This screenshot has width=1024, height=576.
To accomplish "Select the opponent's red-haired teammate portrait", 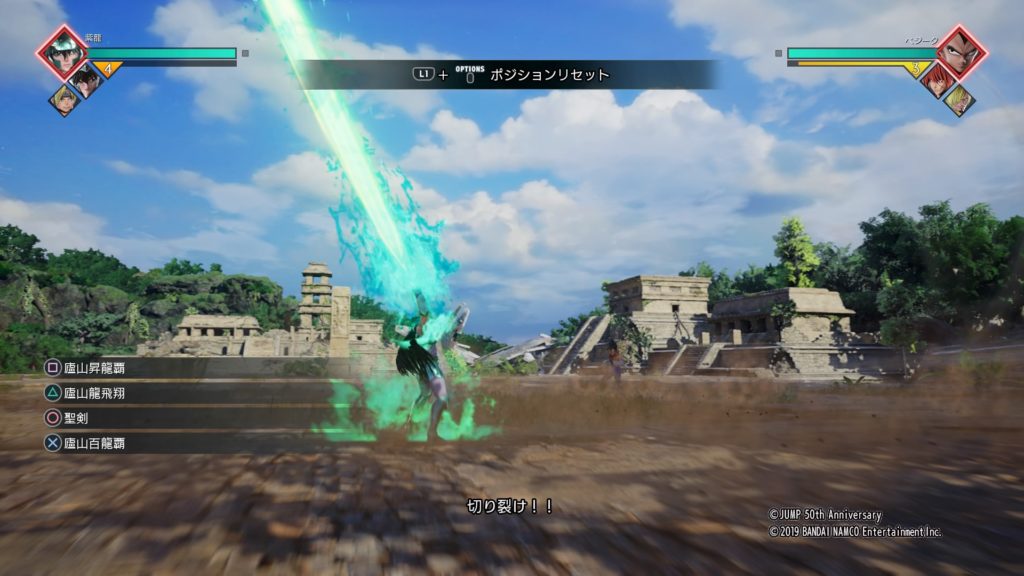I will coord(937,80).
